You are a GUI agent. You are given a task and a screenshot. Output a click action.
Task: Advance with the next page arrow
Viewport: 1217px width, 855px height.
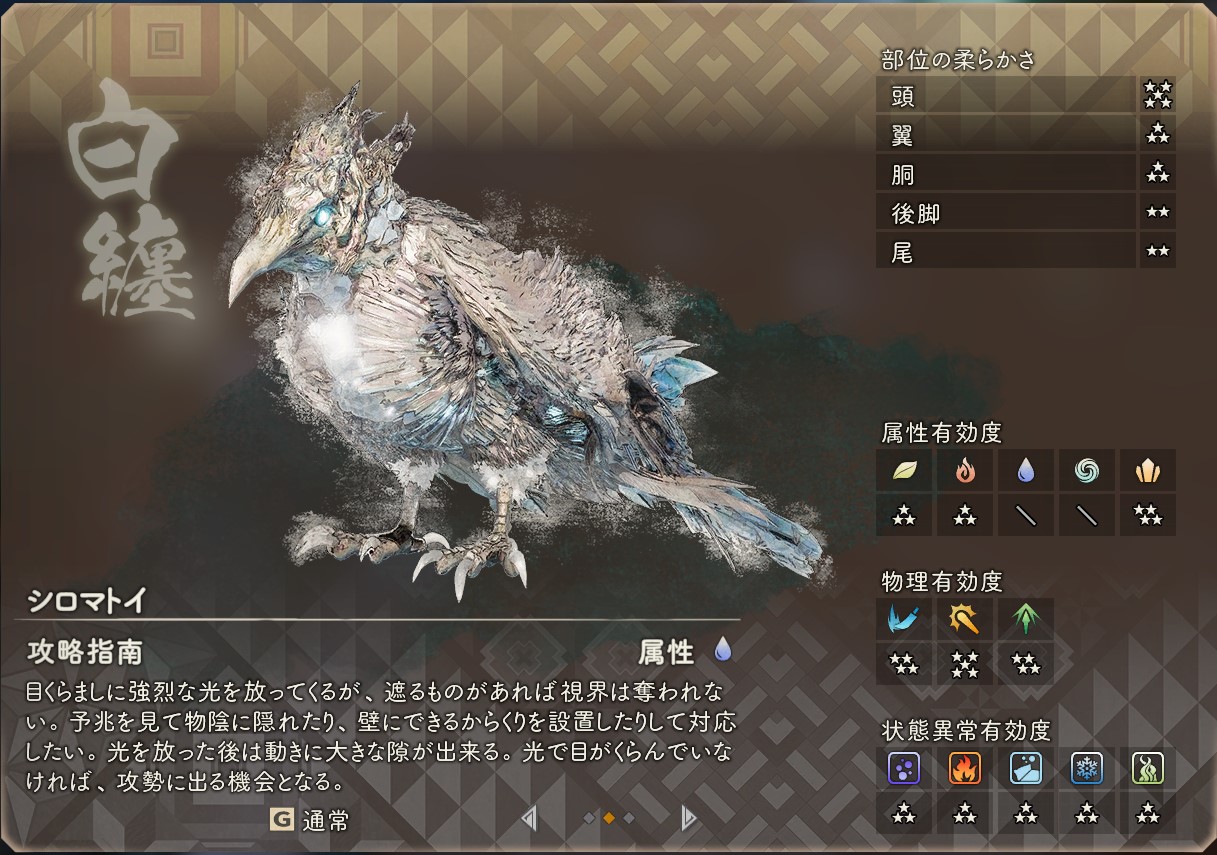[x=687, y=819]
